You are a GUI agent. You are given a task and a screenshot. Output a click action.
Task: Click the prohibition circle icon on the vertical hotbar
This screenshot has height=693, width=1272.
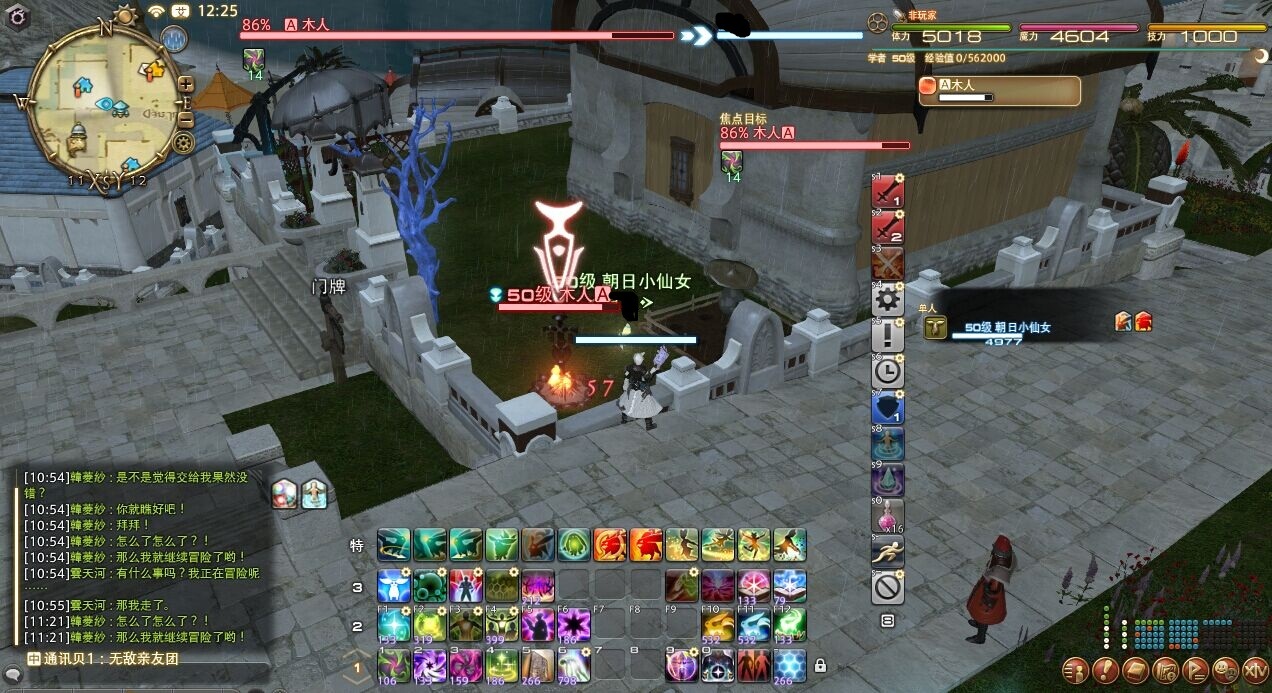[888, 587]
